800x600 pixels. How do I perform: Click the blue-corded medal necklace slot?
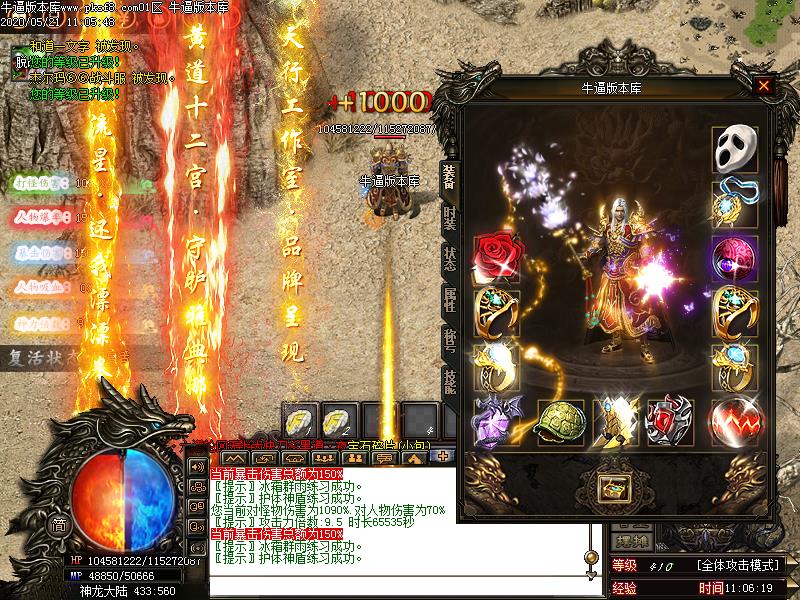(x=734, y=203)
